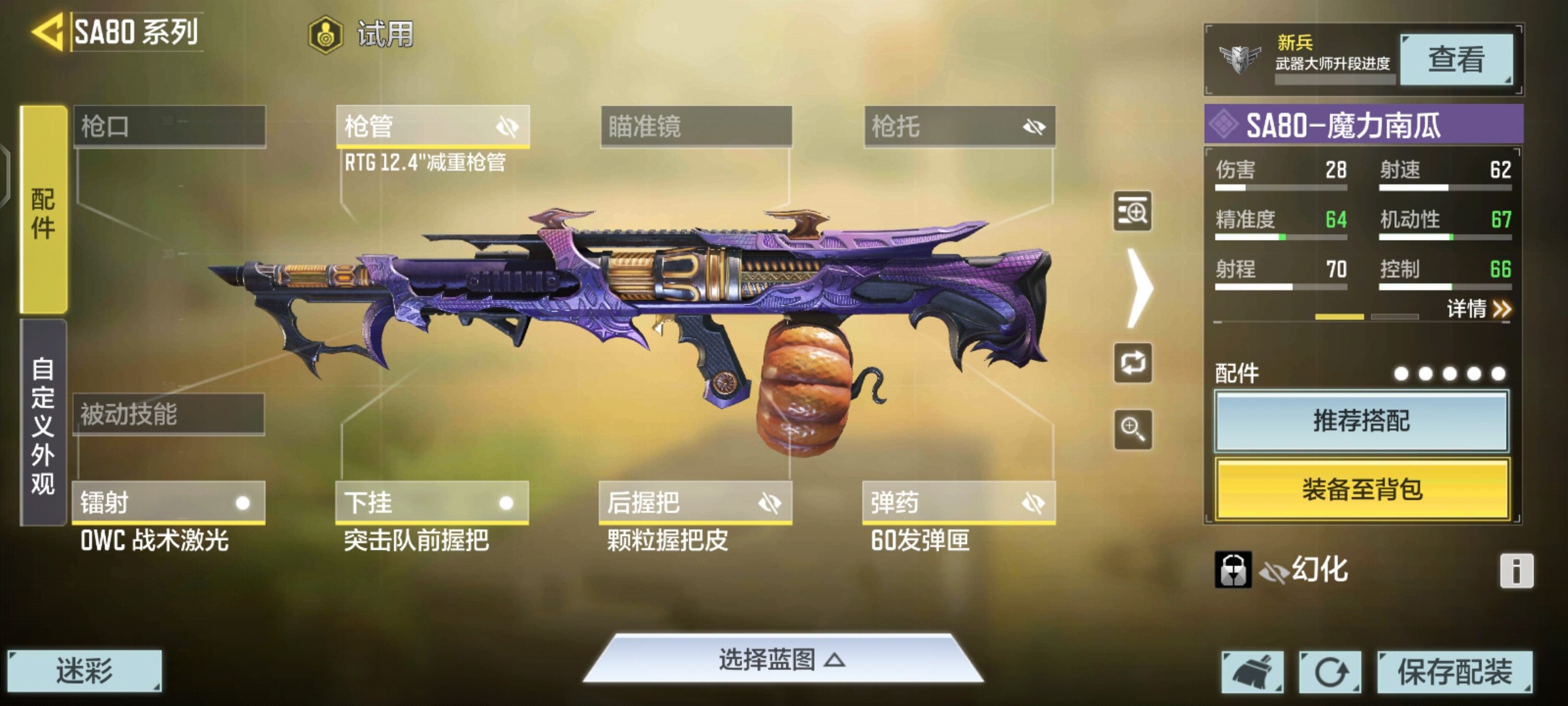Select the 枪口 muzzle attachment slot
1568x706 pixels.
[x=169, y=126]
